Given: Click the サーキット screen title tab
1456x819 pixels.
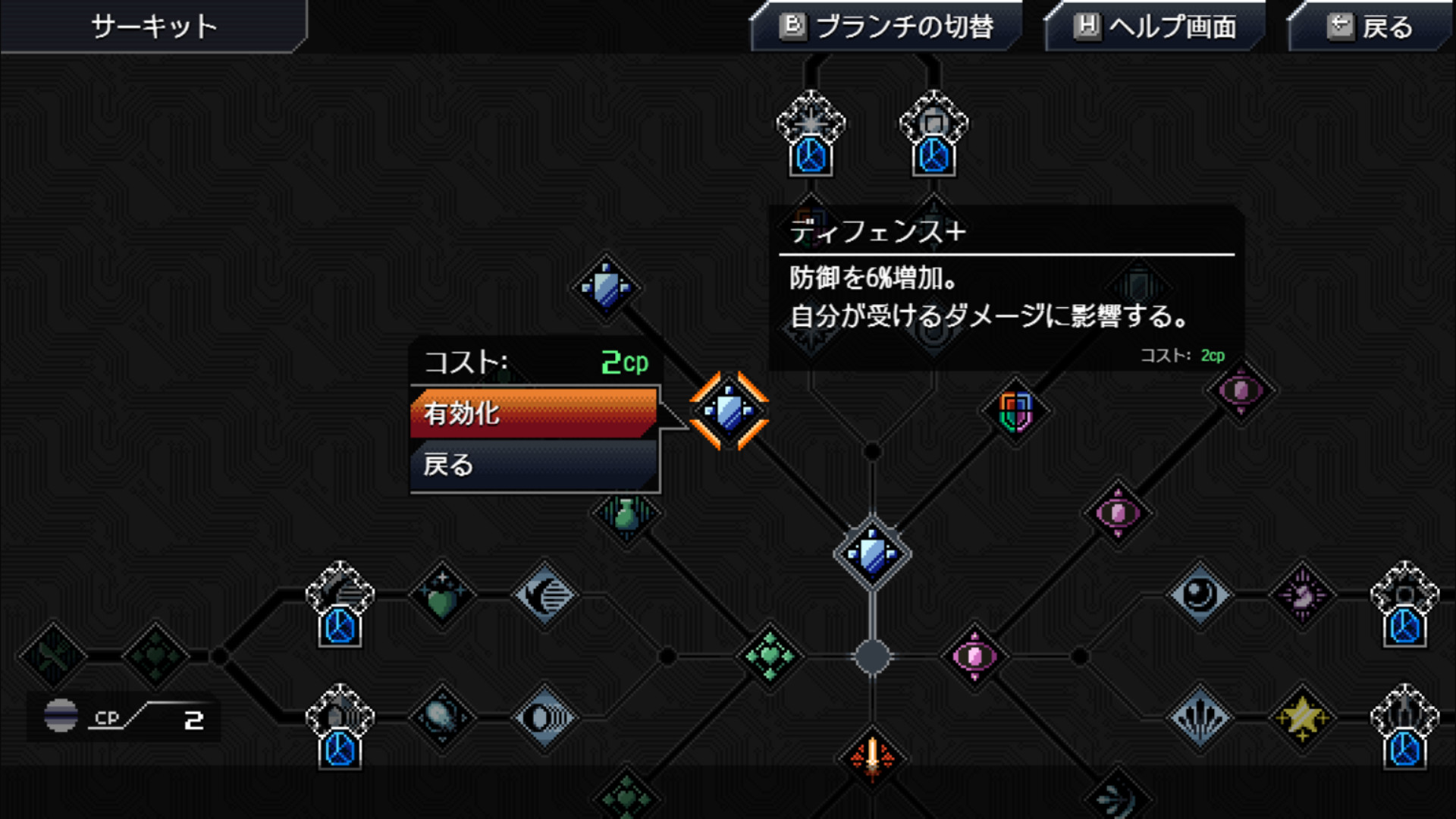Looking at the screenshot, I should pyautogui.click(x=152, y=25).
